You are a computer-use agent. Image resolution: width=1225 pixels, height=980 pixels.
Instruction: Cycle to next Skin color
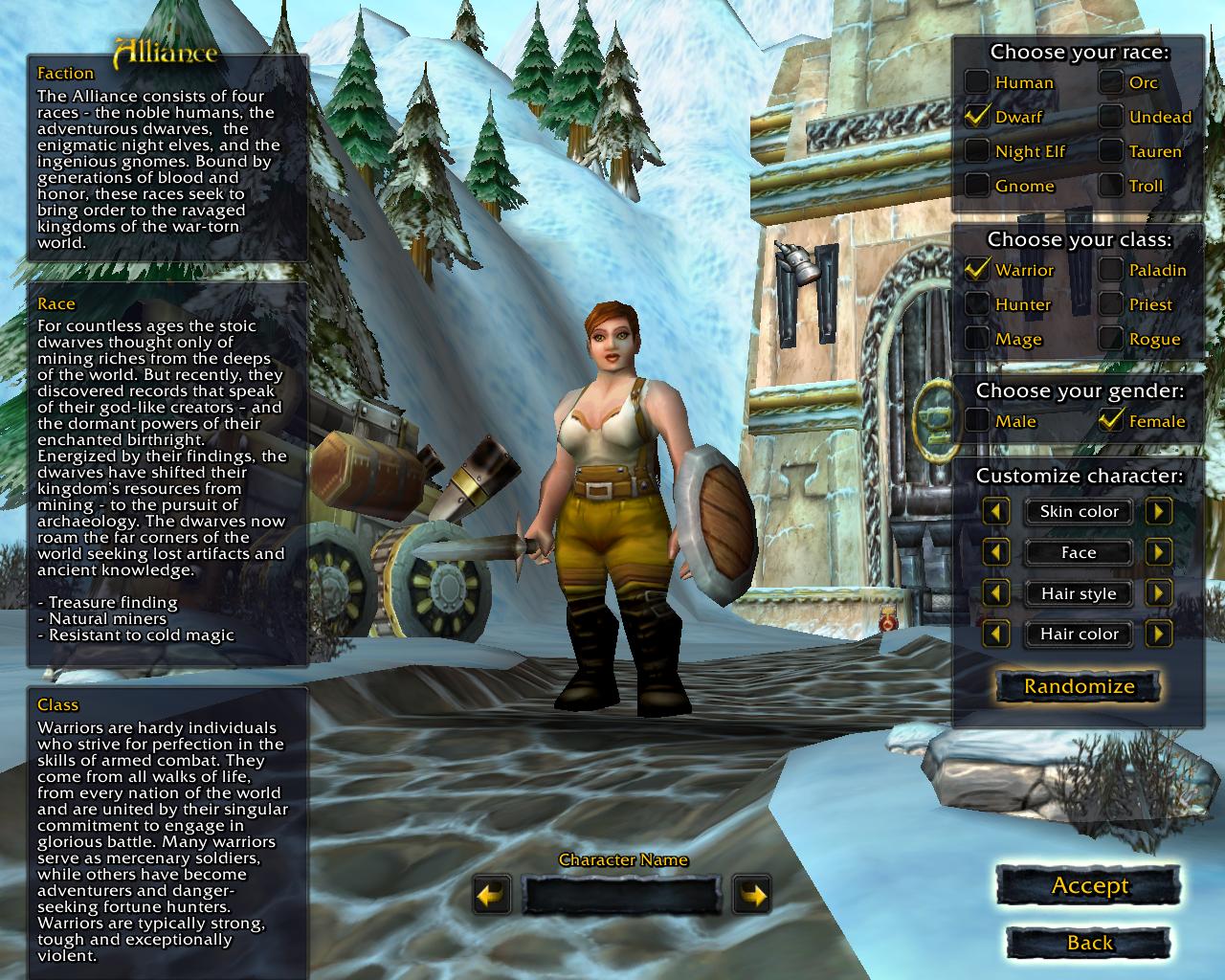pyautogui.click(x=1159, y=511)
